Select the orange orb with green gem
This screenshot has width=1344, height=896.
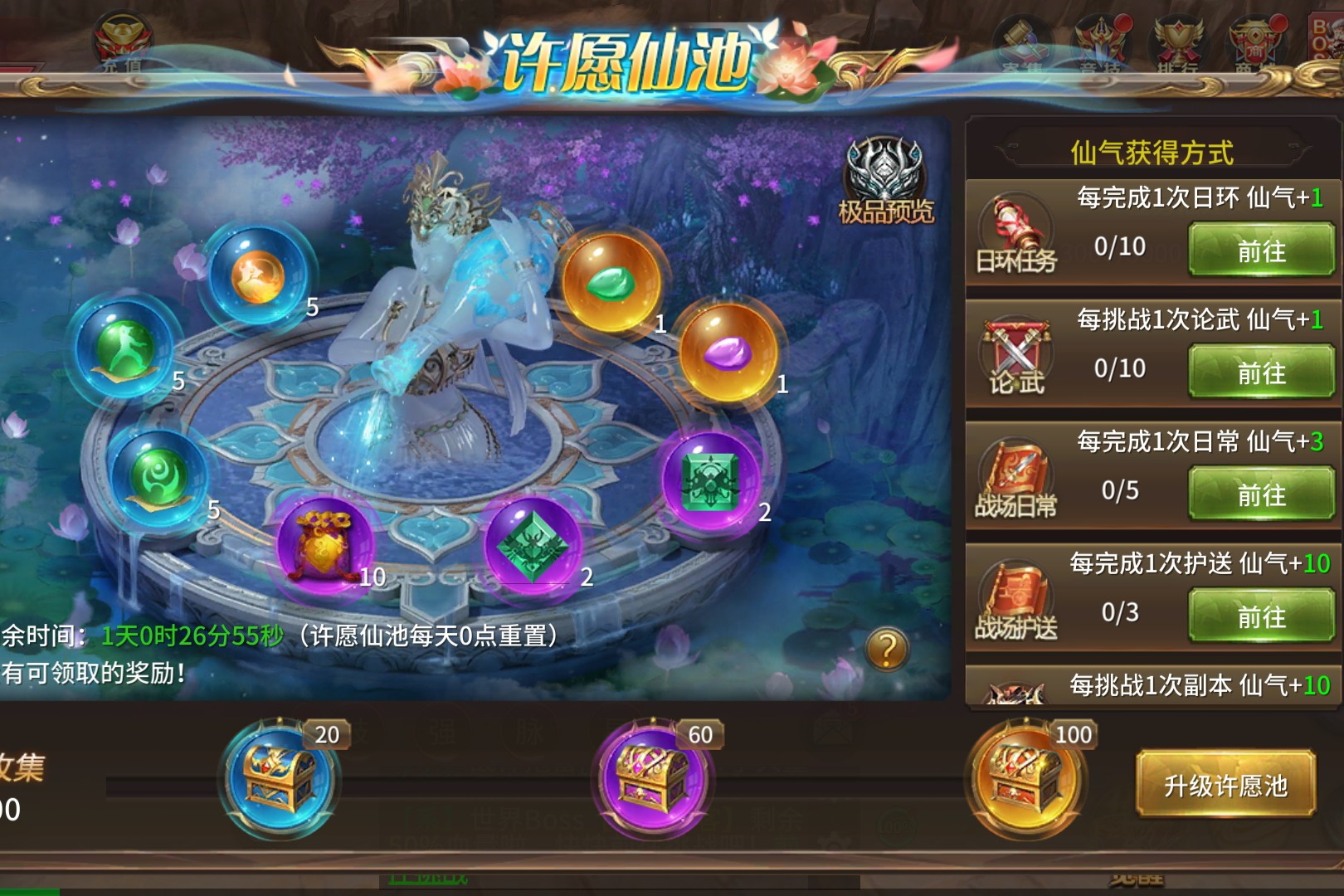pyautogui.click(x=611, y=282)
